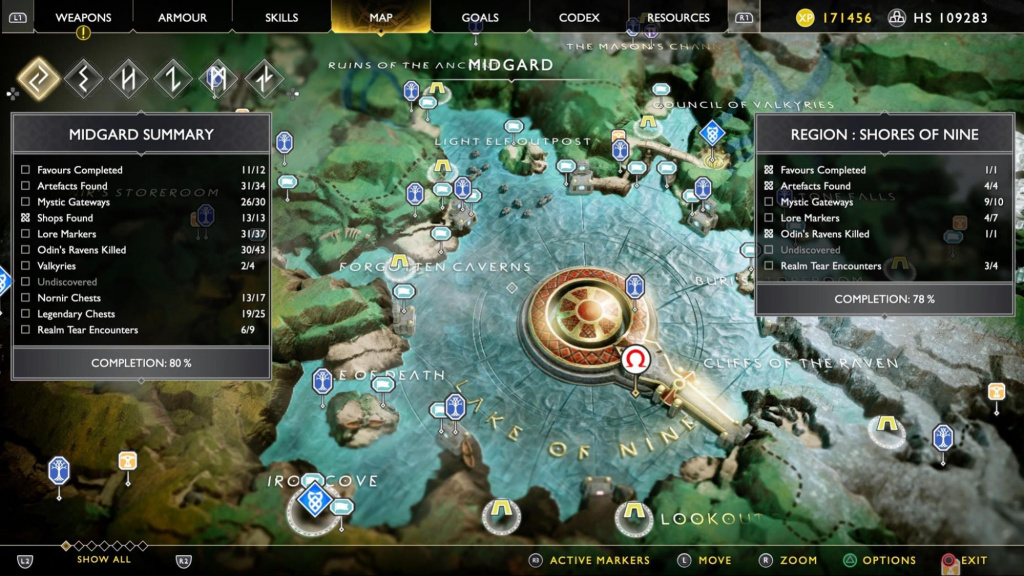Choose the highlighted gold realm rune diamond
1024x576 pixels.
point(39,79)
